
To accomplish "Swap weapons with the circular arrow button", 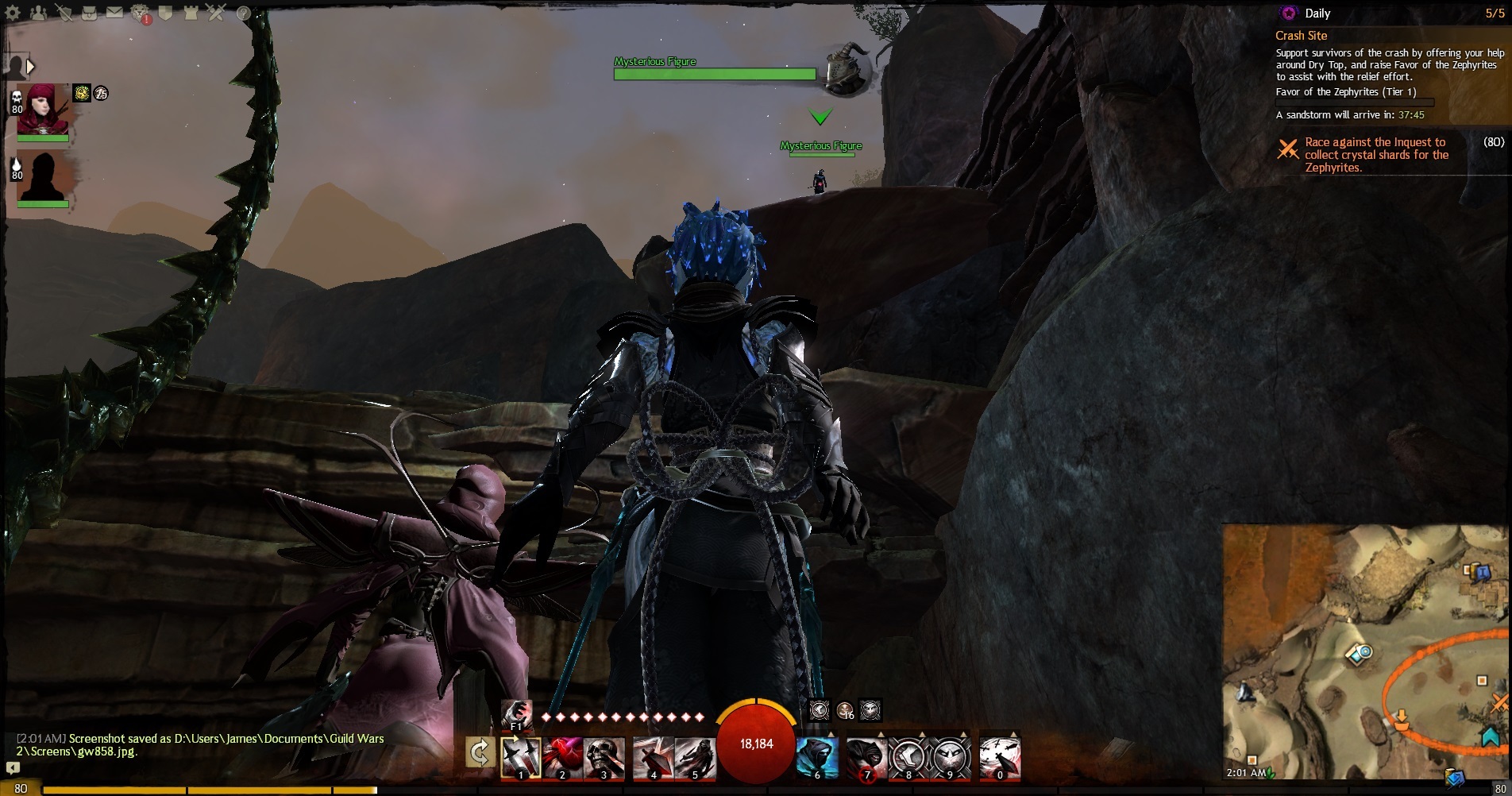I will [480, 753].
